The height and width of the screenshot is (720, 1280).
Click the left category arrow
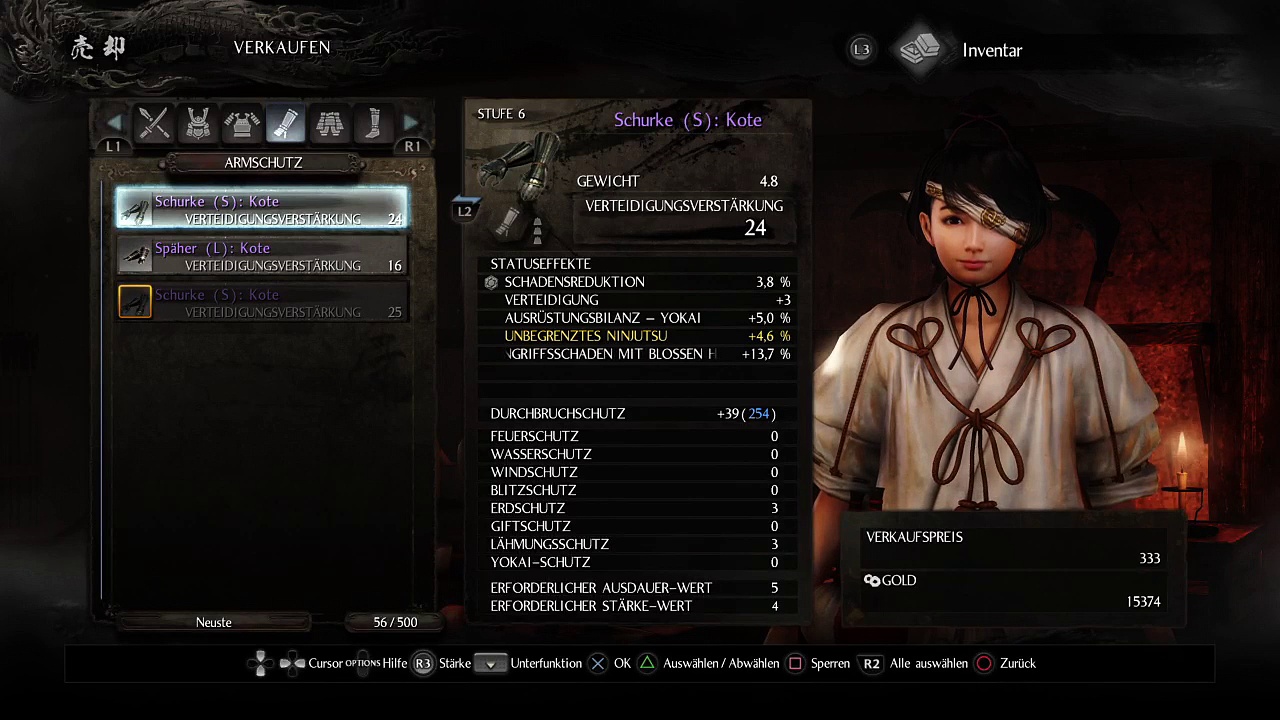coord(114,124)
